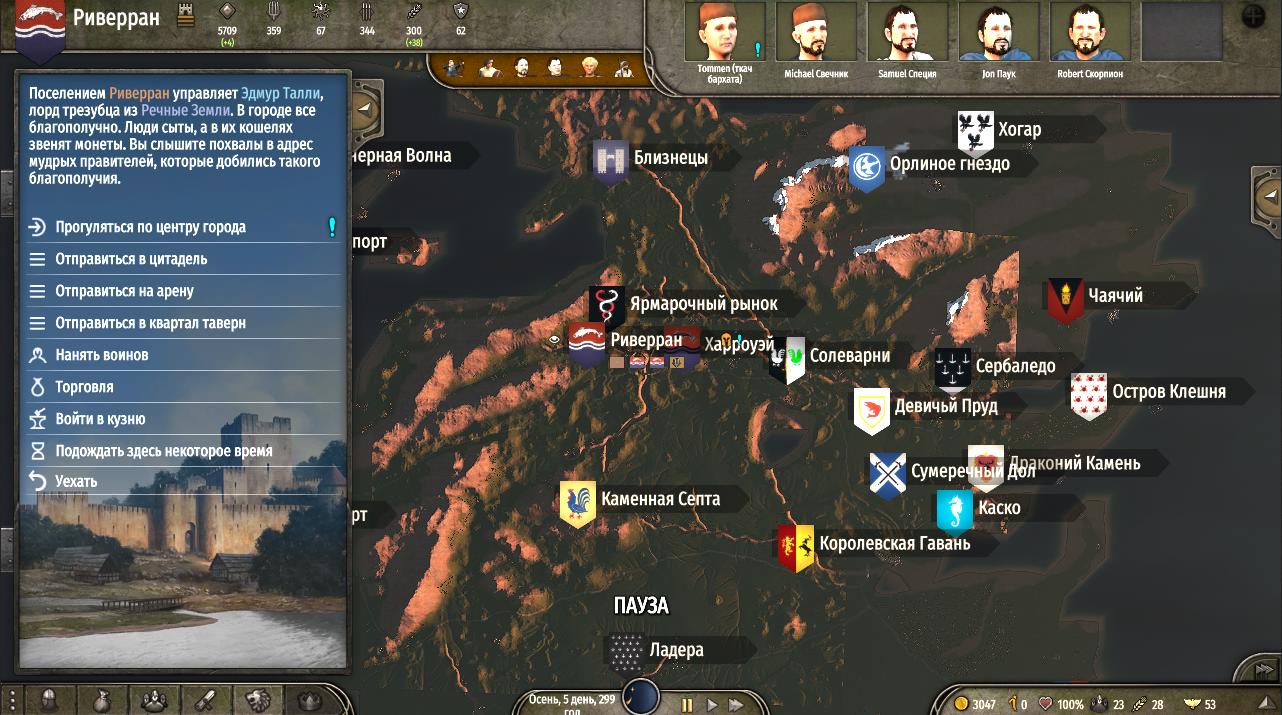Click 'Нанять воинов' to recruit troops
This screenshot has height=715, width=1282.
click(x=101, y=355)
